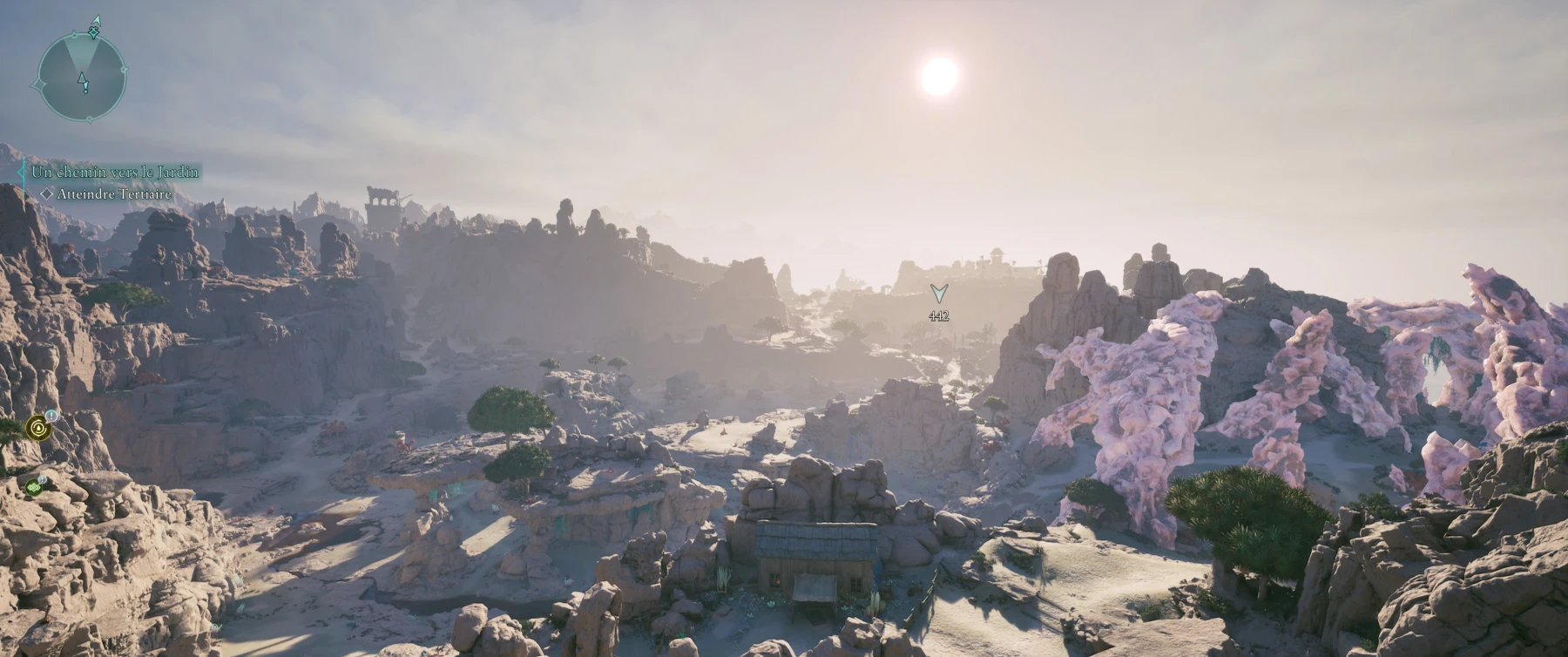Image resolution: width=1568 pixels, height=657 pixels.
Task: Click the teal objective emblem atop the minimap
Action: 94,30
